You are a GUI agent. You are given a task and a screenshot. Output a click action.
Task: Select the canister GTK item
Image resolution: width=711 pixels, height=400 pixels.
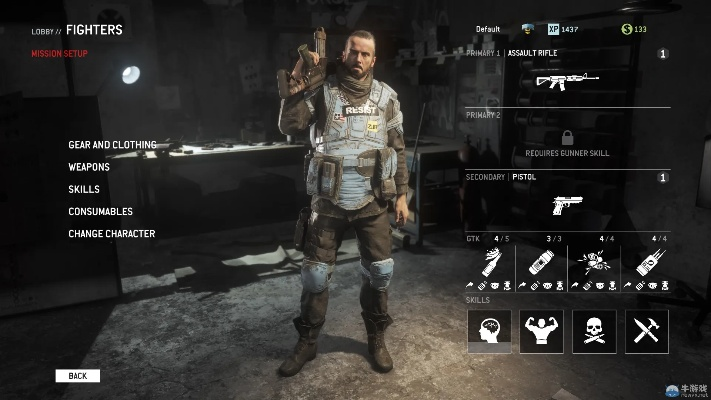pos(541,263)
